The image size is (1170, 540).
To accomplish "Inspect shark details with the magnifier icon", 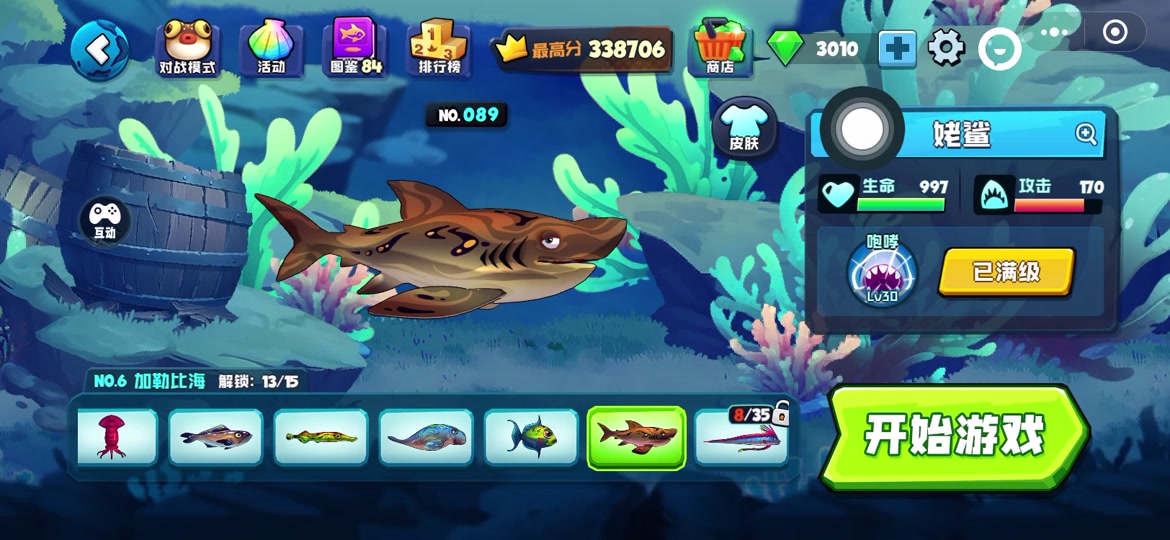I will [x=1086, y=134].
